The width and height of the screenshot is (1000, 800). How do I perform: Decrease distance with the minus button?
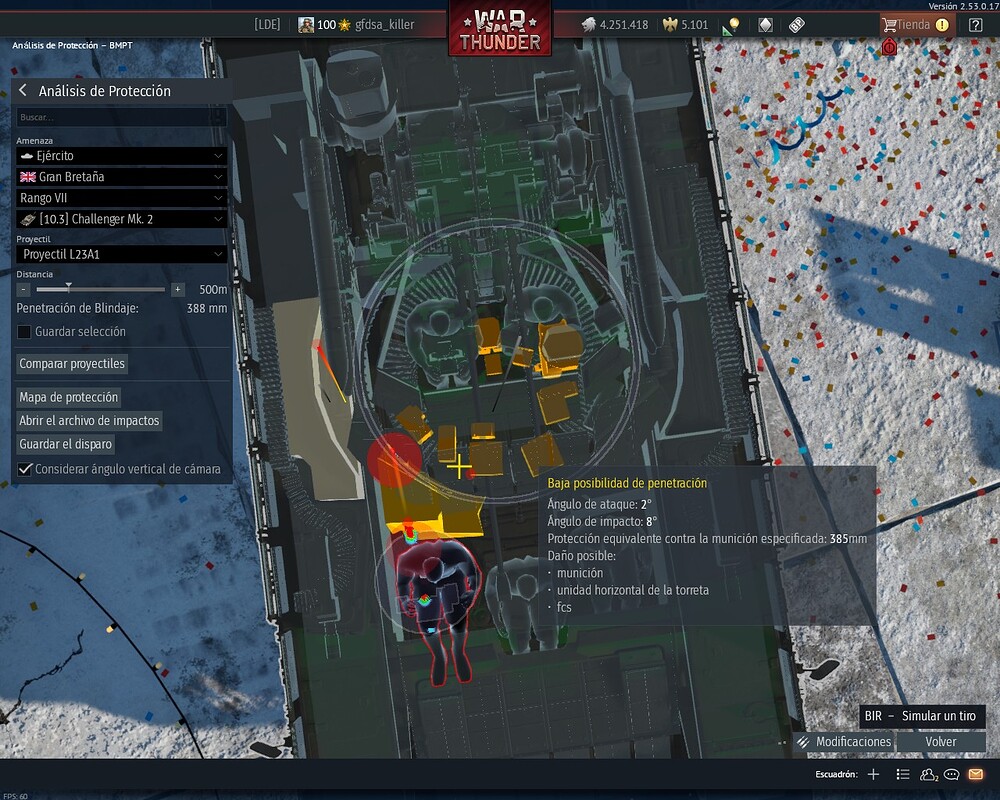(x=24, y=289)
